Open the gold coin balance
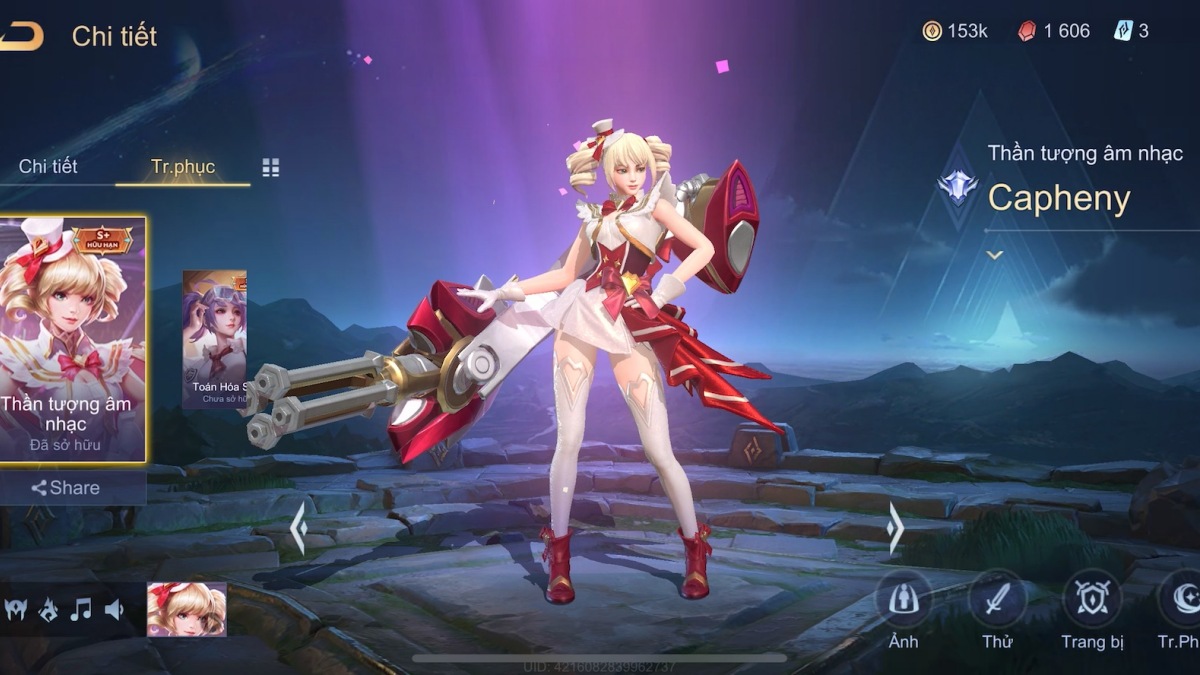1200x675 pixels. [x=955, y=31]
